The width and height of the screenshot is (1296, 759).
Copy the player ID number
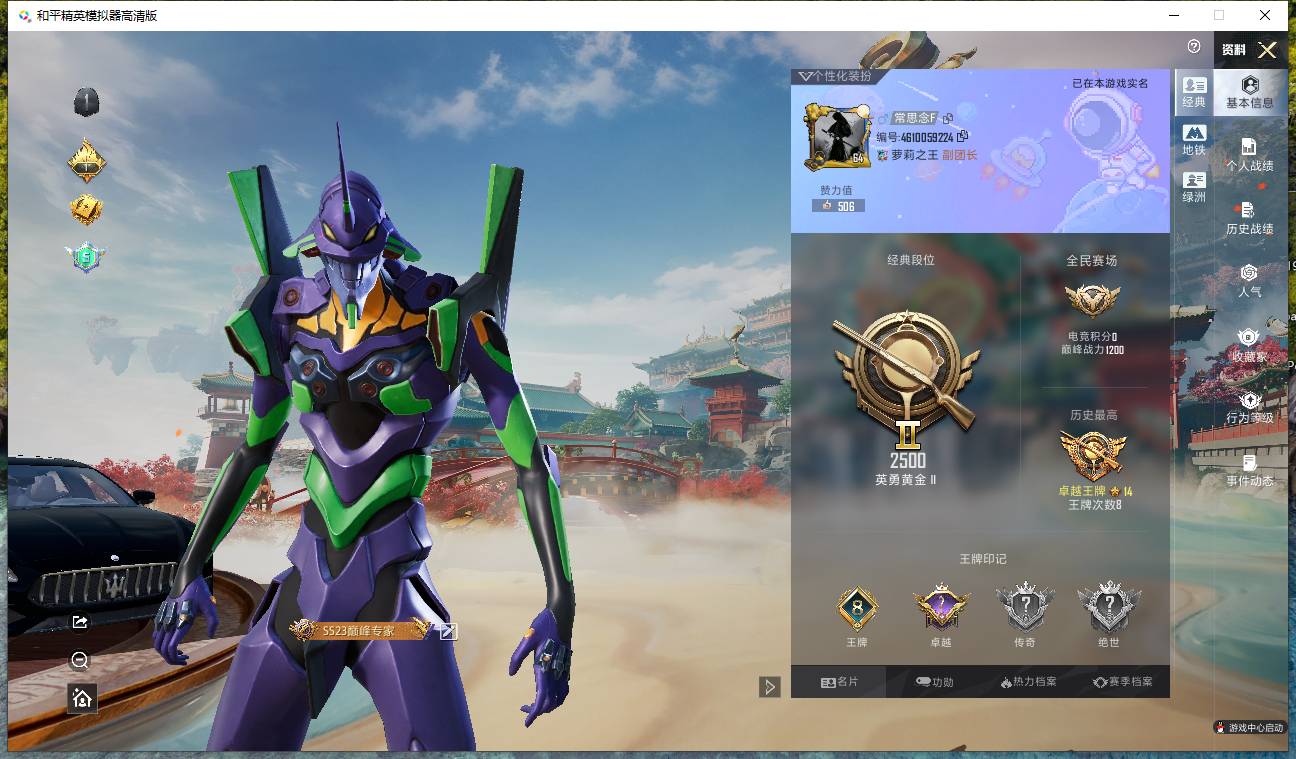pyautogui.click(x=962, y=137)
